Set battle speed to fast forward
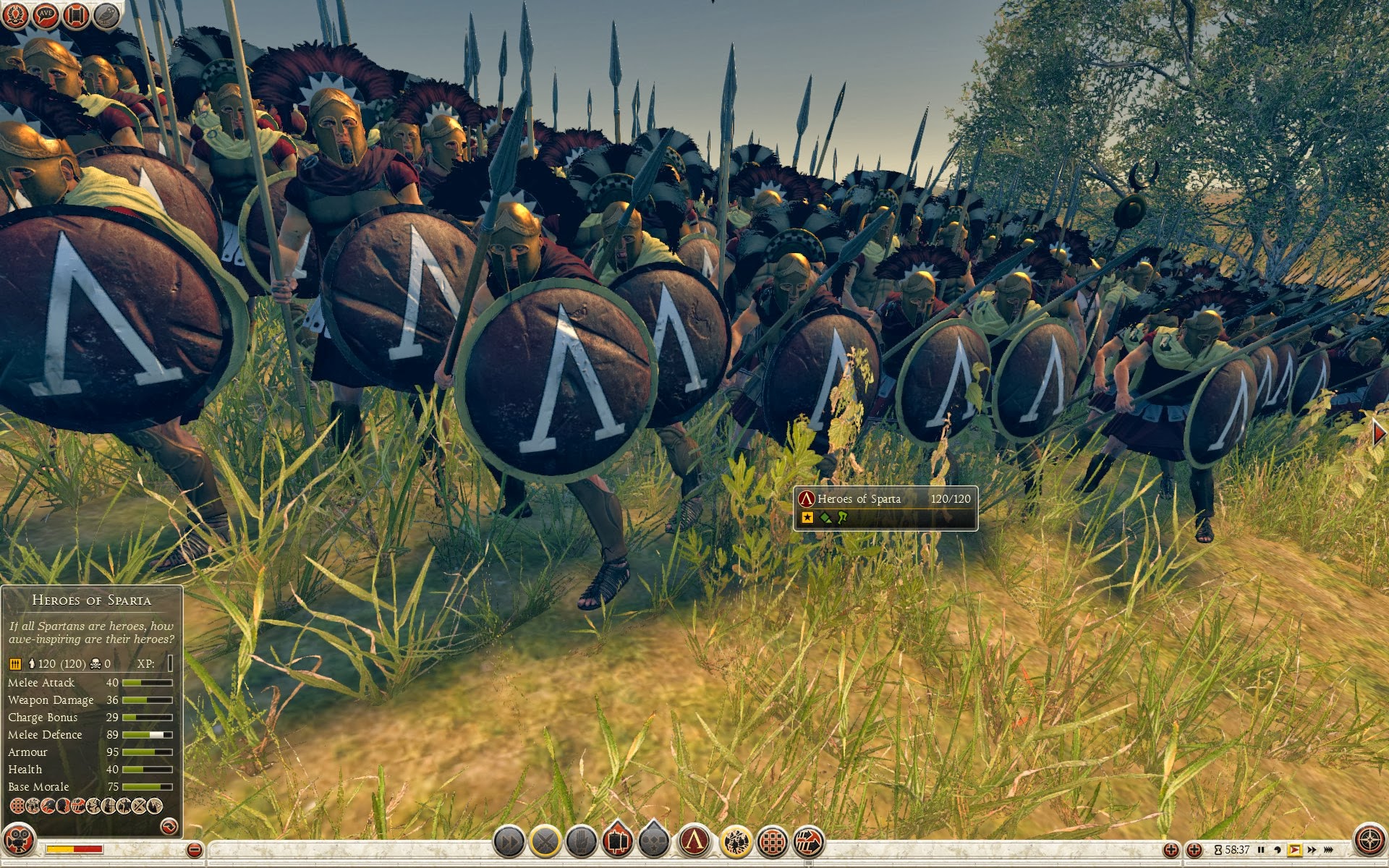This screenshot has width=1389, height=868. pyautogui.click(x=1312, y=850)
